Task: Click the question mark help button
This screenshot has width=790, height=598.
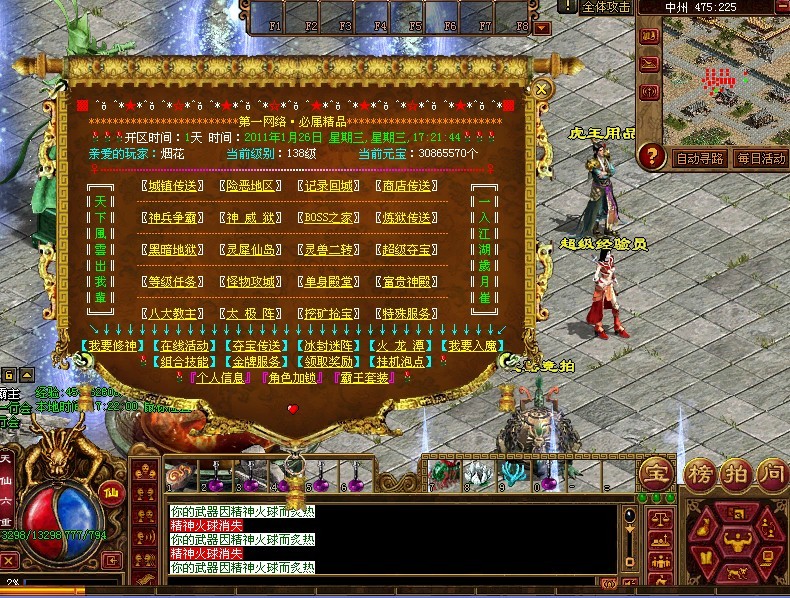Action: click(652, 156)
